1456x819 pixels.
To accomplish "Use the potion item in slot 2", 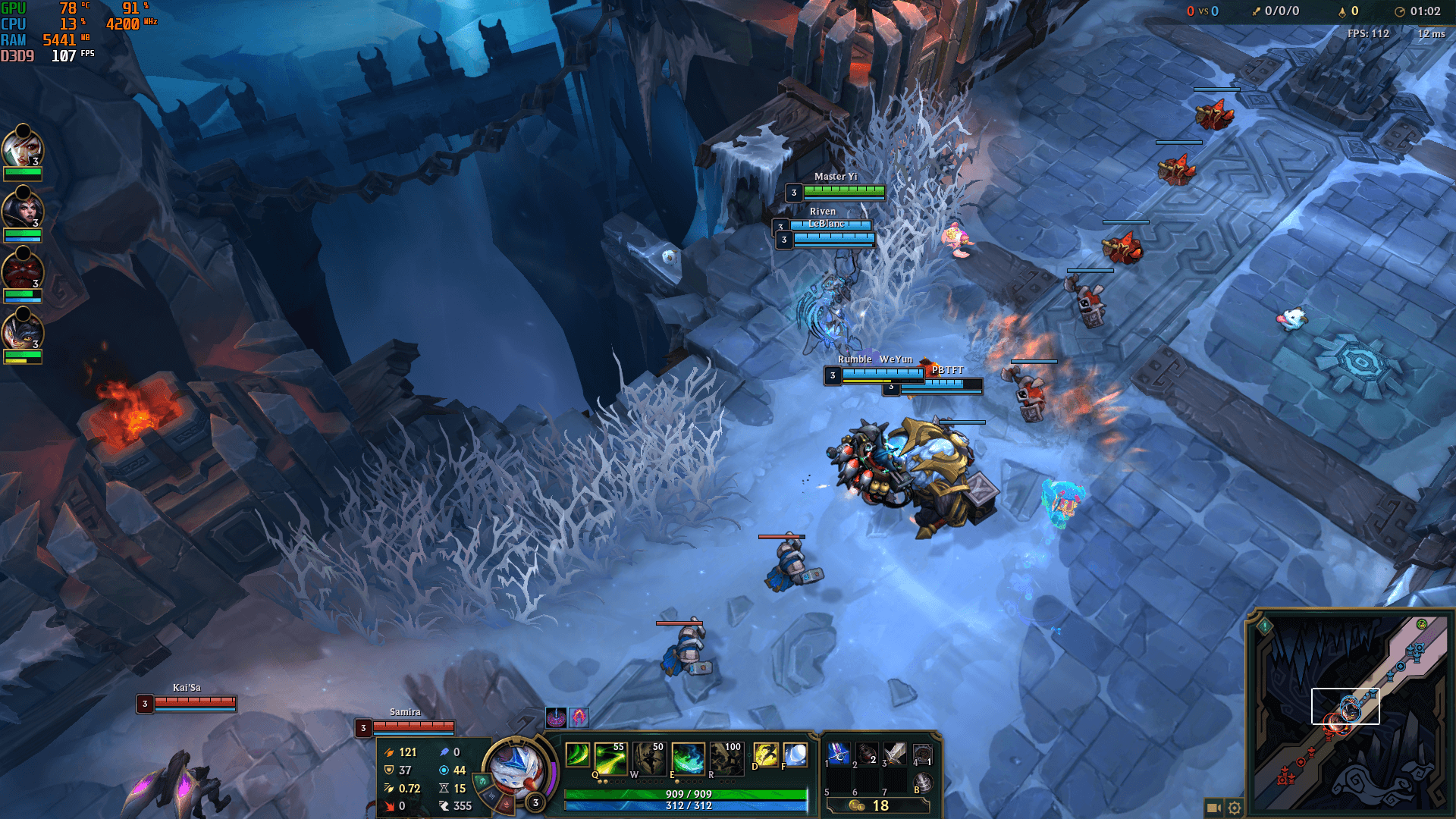I will [867, 754].
